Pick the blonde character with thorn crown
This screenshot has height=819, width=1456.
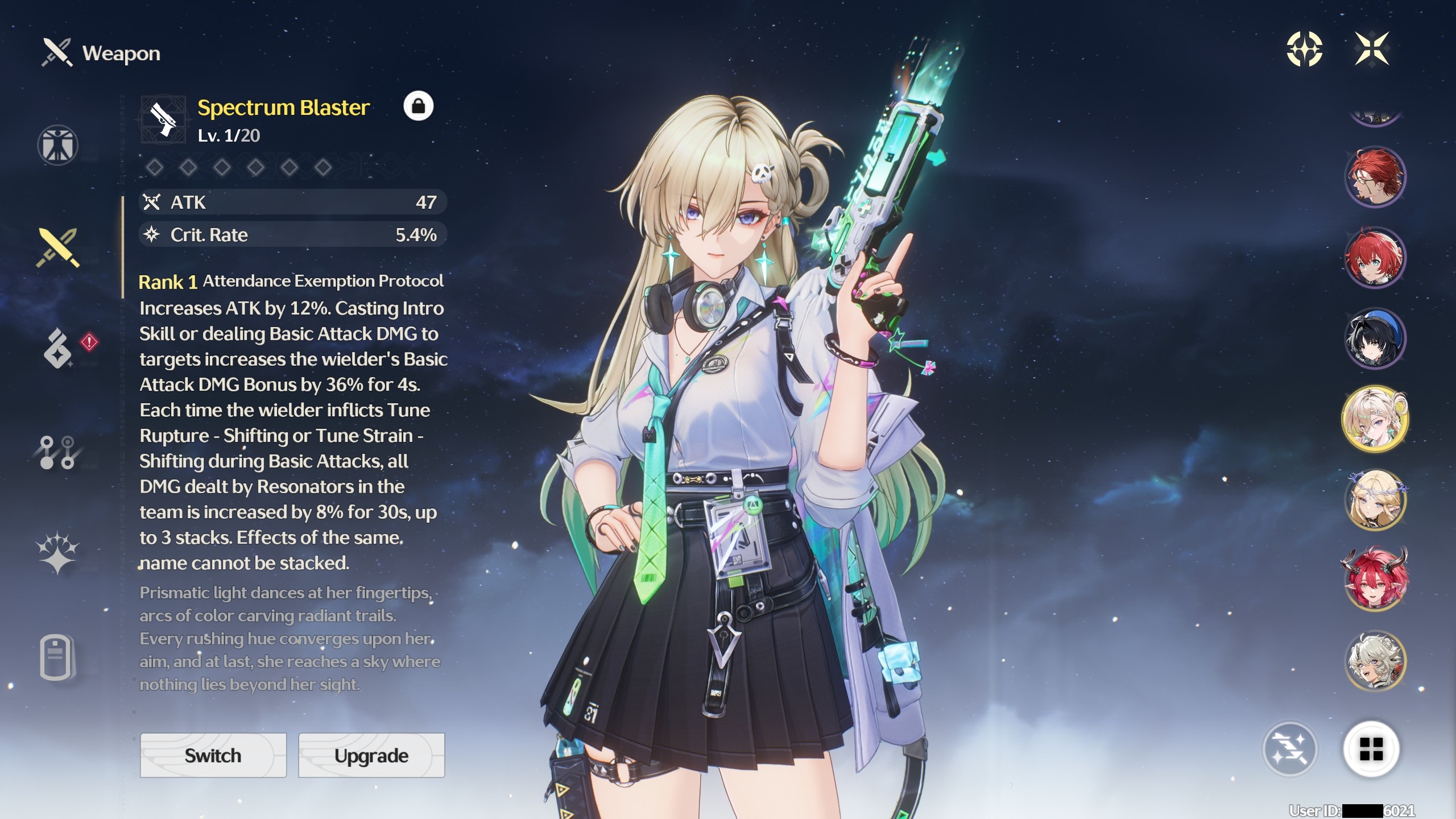pos(1375,500)
